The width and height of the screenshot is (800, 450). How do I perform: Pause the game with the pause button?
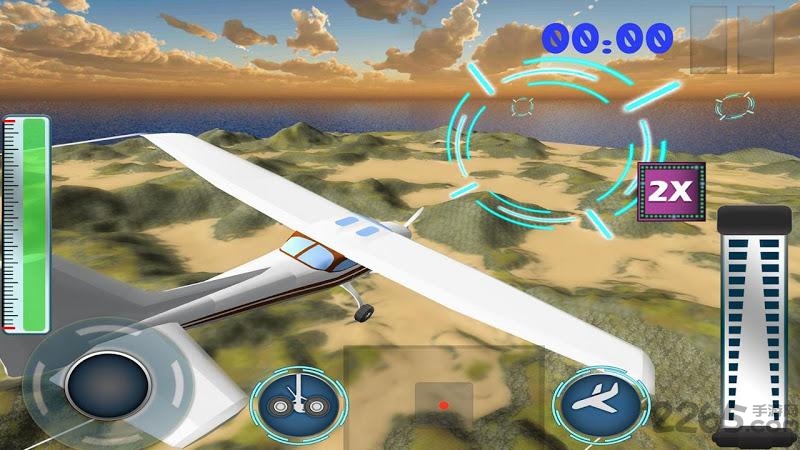(x=738, y=39)
